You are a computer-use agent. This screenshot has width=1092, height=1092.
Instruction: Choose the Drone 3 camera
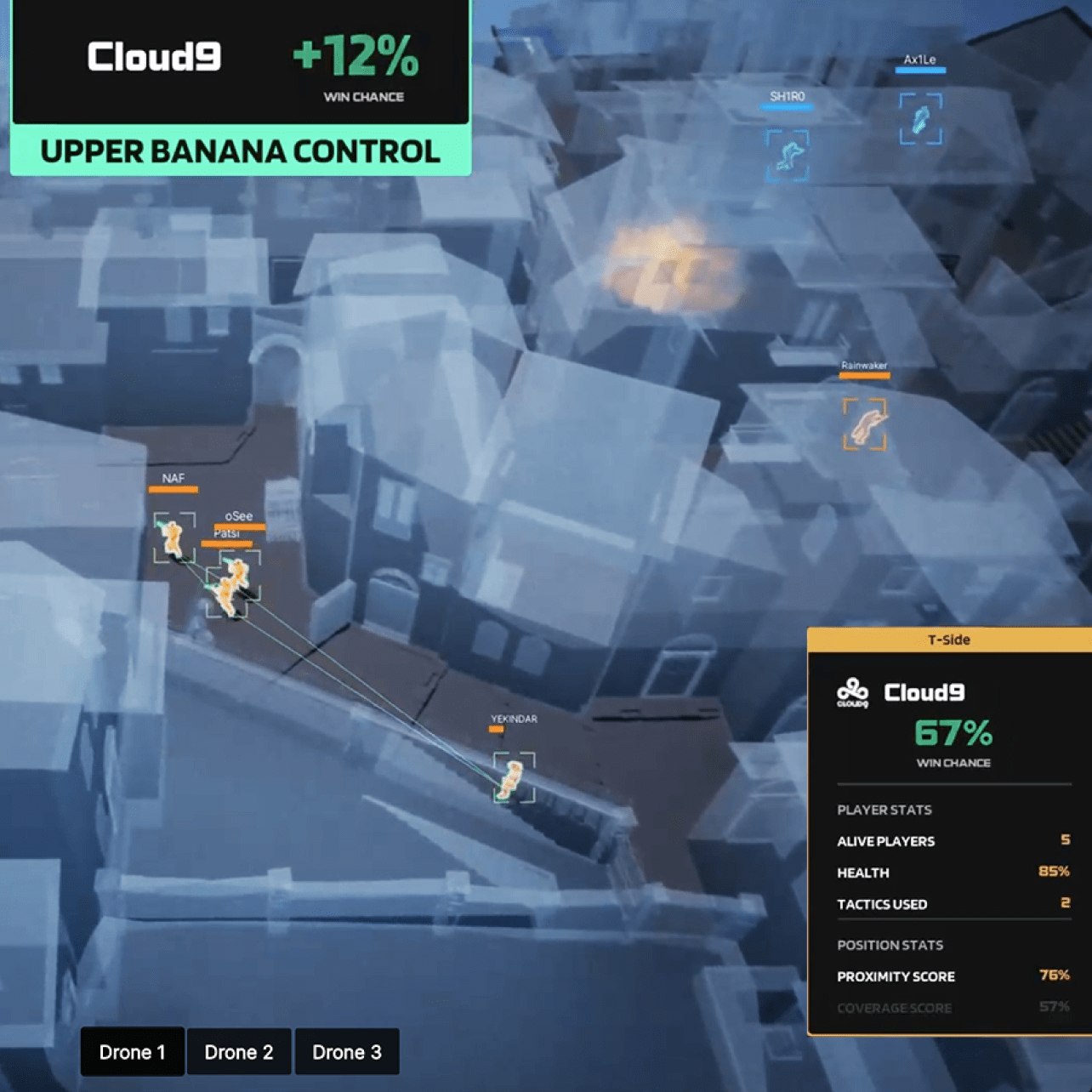[x=347, y=1052]
